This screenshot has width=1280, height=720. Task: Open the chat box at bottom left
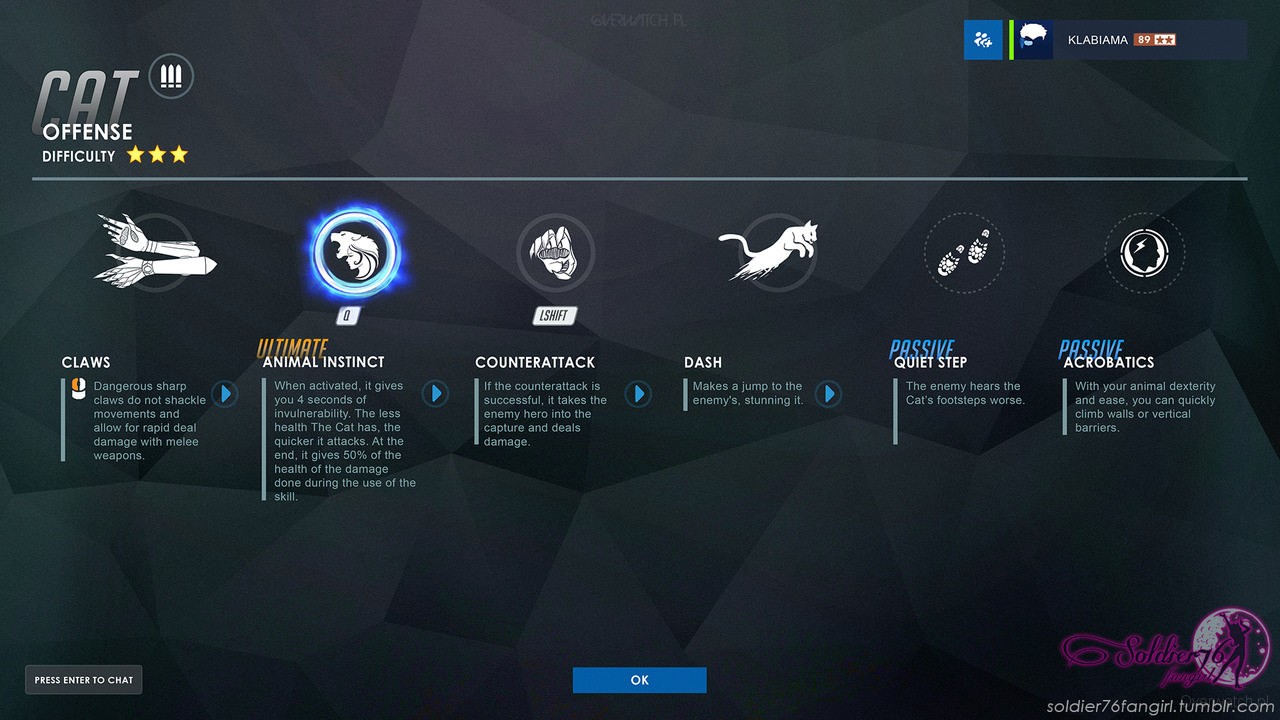point(83,680)
